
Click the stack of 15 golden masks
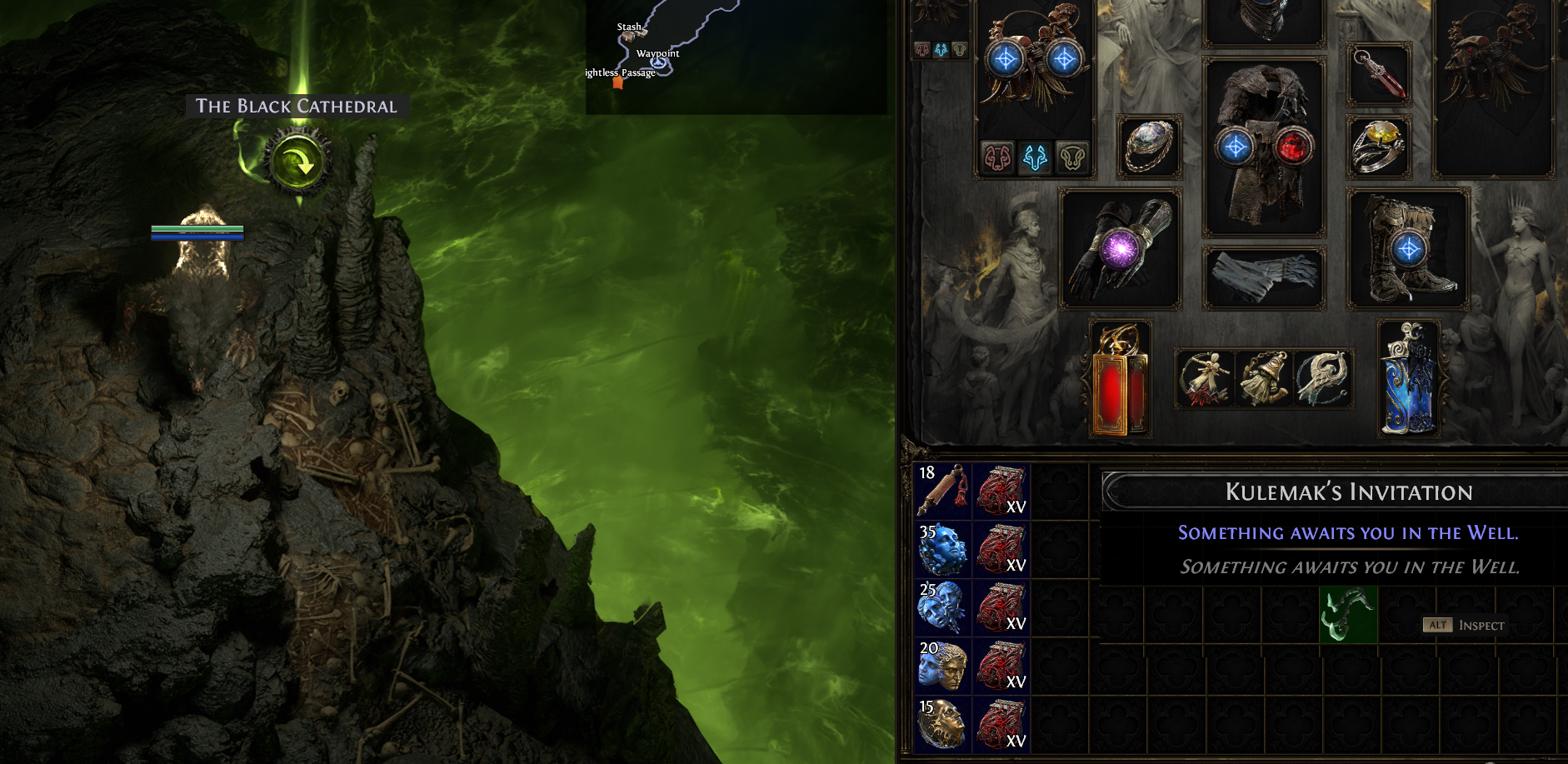coord(942,724)
